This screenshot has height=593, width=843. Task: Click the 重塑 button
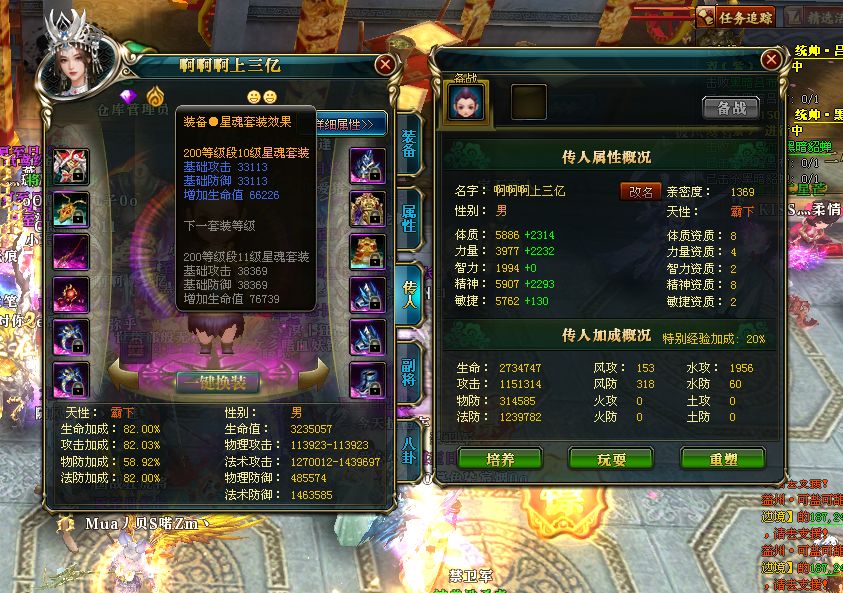coord(722,459)
